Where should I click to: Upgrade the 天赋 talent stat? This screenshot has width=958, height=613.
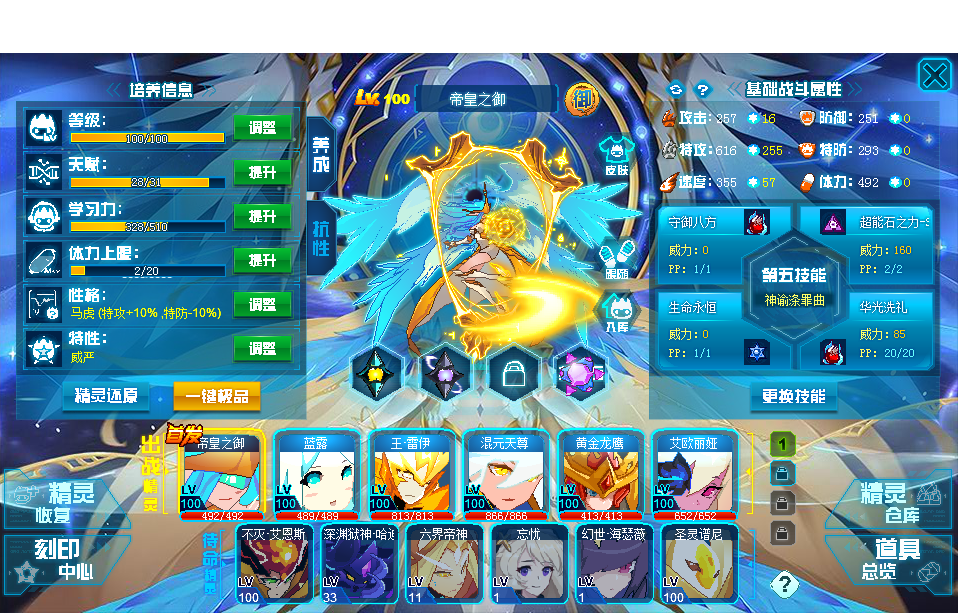[x=262, y=172]
